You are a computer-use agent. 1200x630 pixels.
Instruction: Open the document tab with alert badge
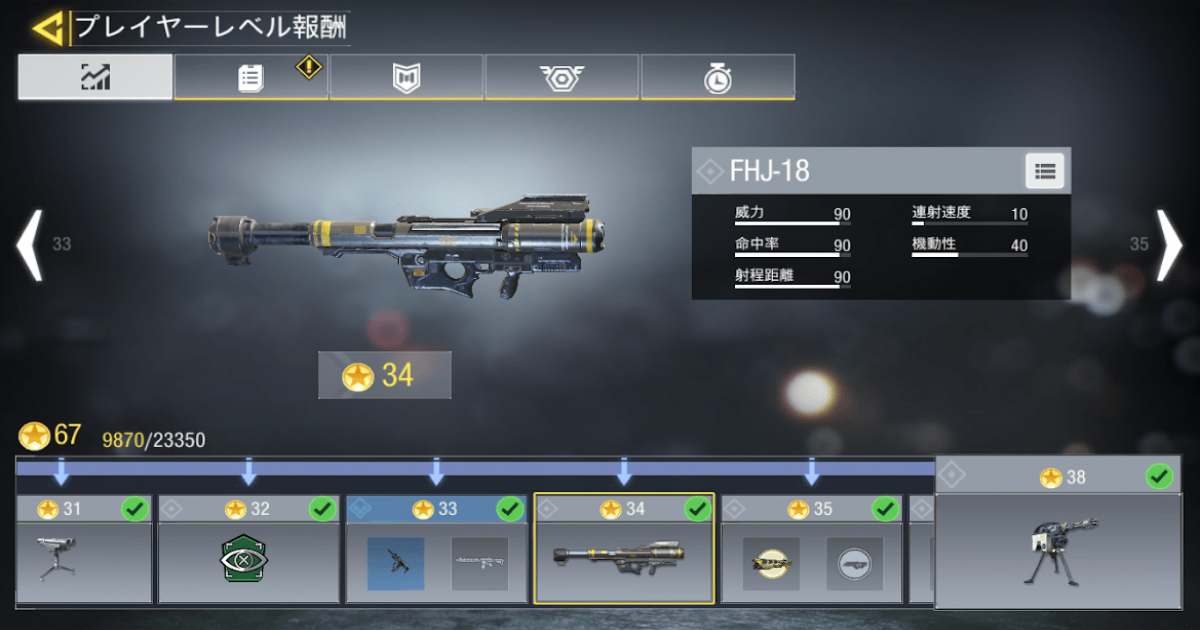point(251,78)
